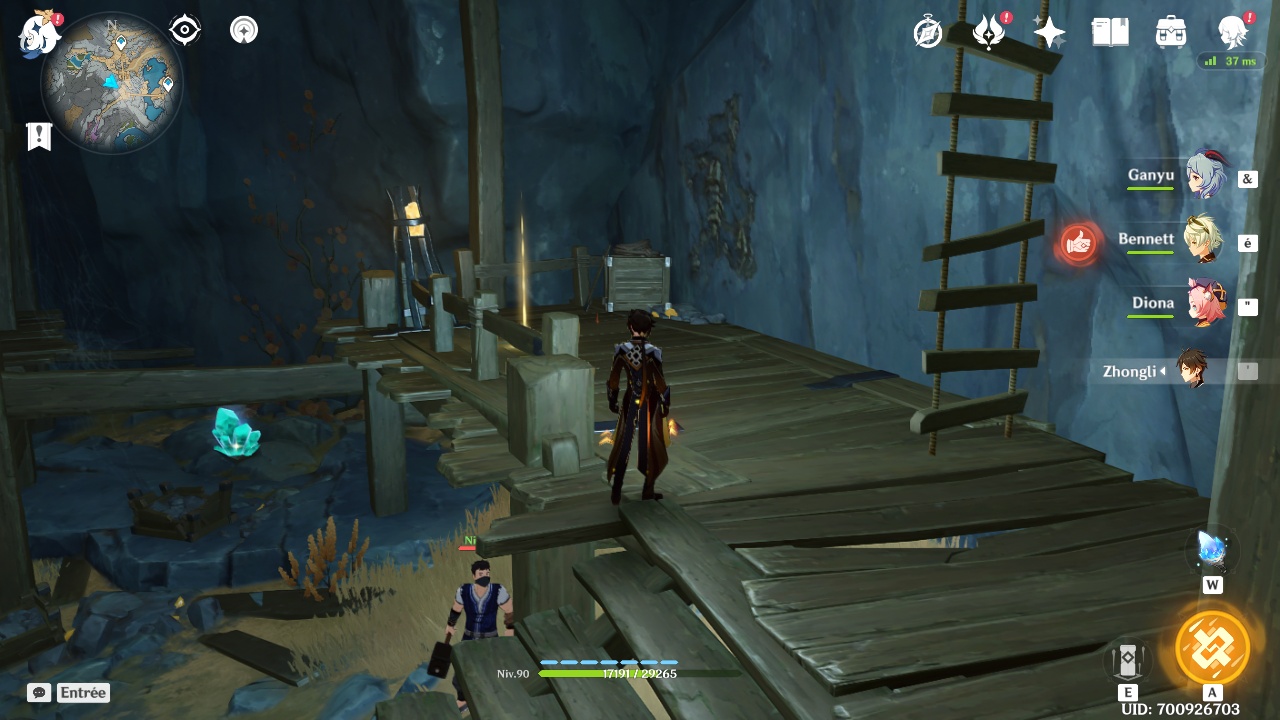The image size is (1280, 720).
Task: Click the red thumbs-up icon beside Bennett
Action: pos(1078,243)
